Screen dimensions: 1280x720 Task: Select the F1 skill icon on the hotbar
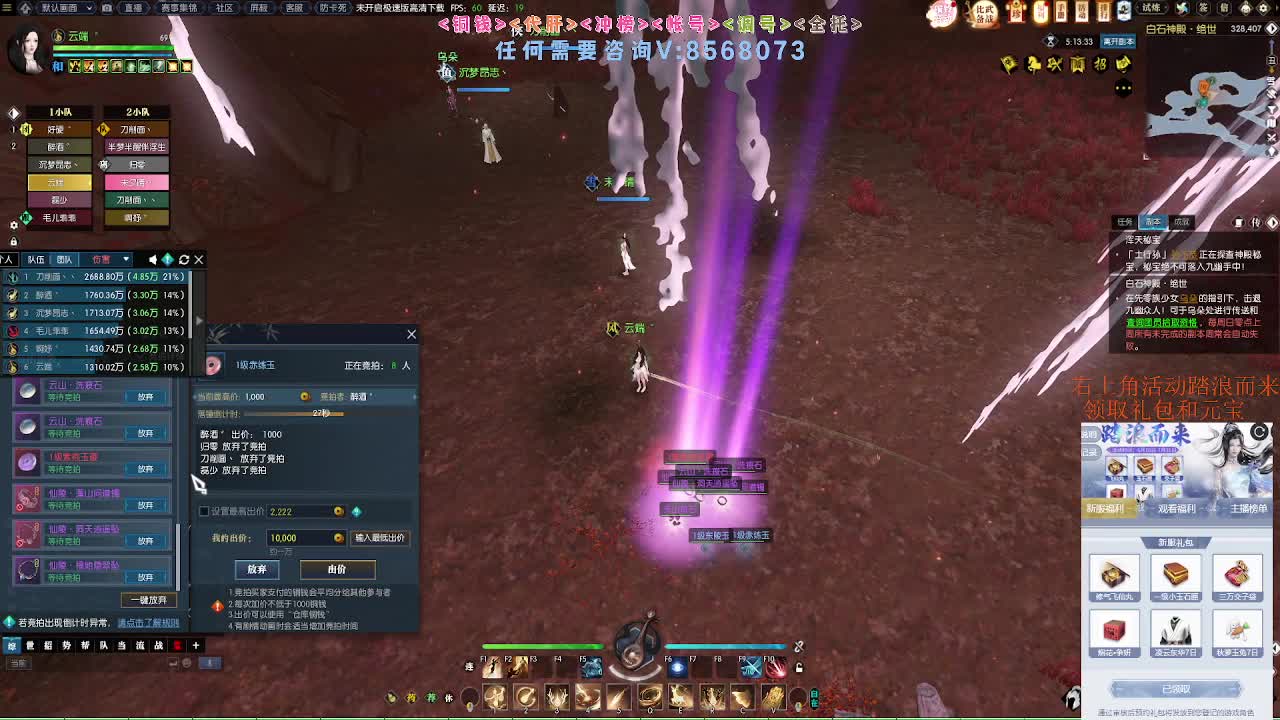[x=490, y=668]
